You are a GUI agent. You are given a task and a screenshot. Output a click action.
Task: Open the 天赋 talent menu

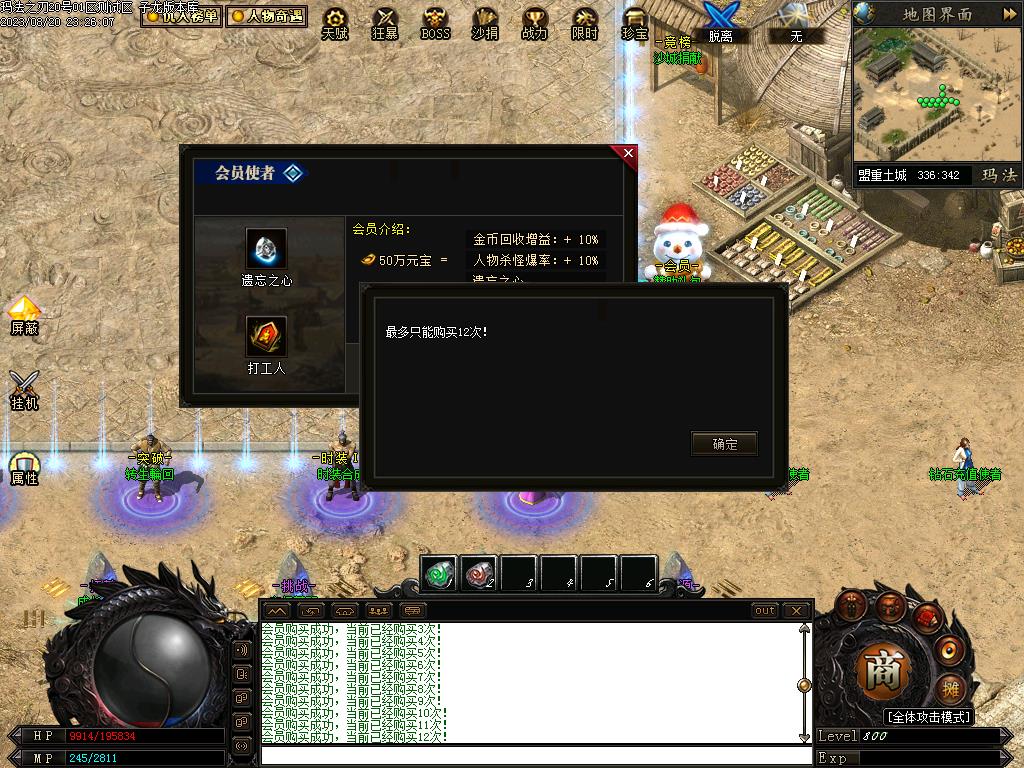335,22
